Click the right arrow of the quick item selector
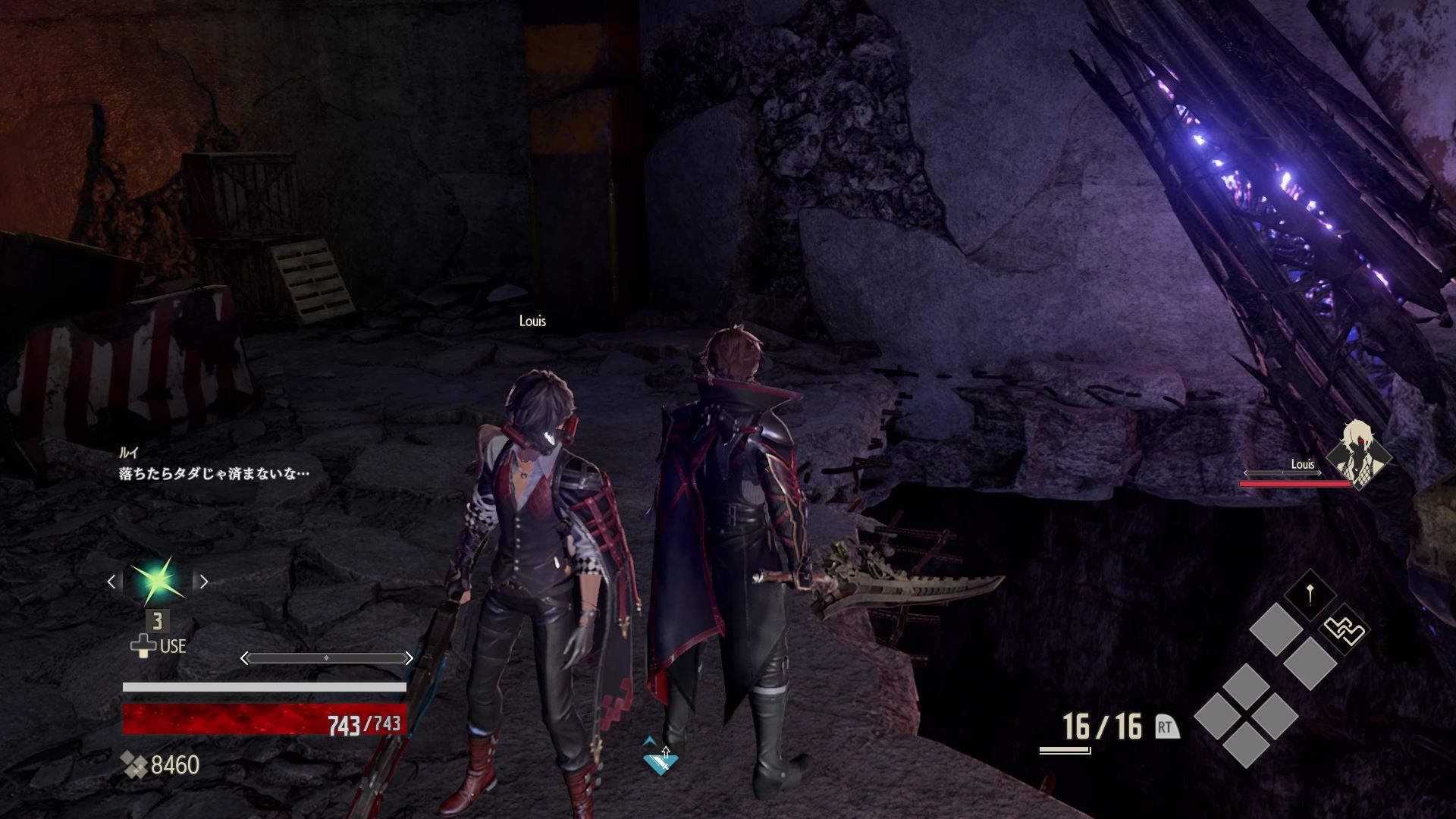The width and height of the screenshot is (1456, 819). click(204, 582)
